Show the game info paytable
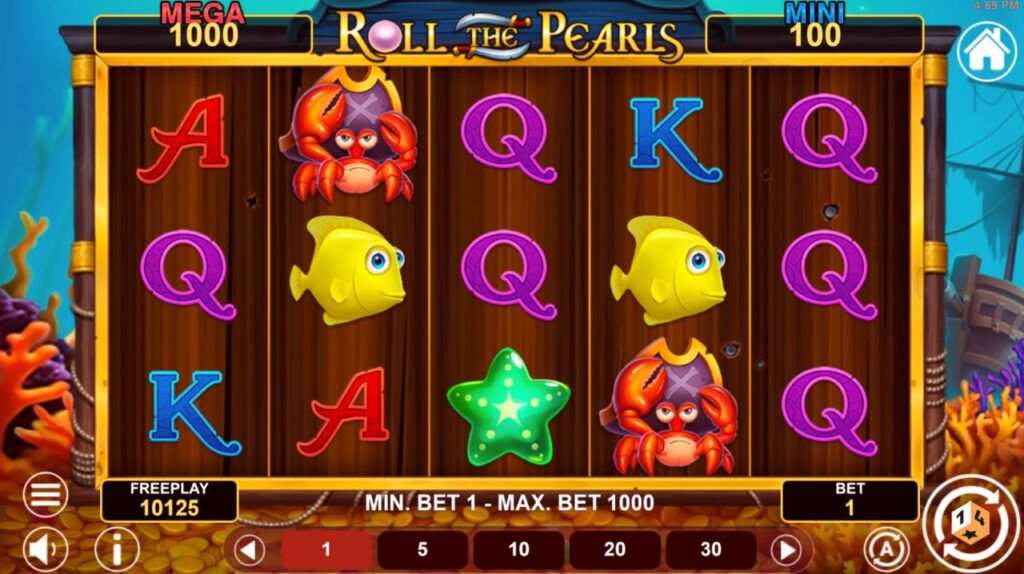 117,549
